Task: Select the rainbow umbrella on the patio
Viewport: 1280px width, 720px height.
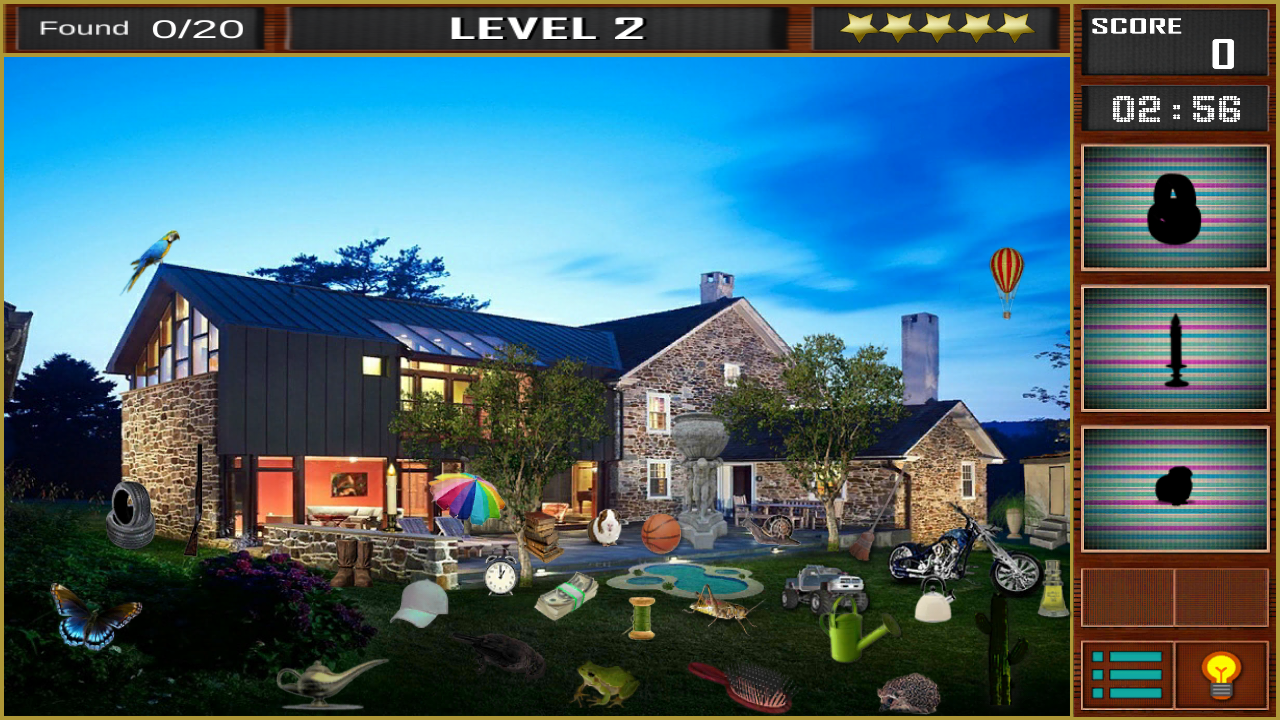Action: click(466, 500)
